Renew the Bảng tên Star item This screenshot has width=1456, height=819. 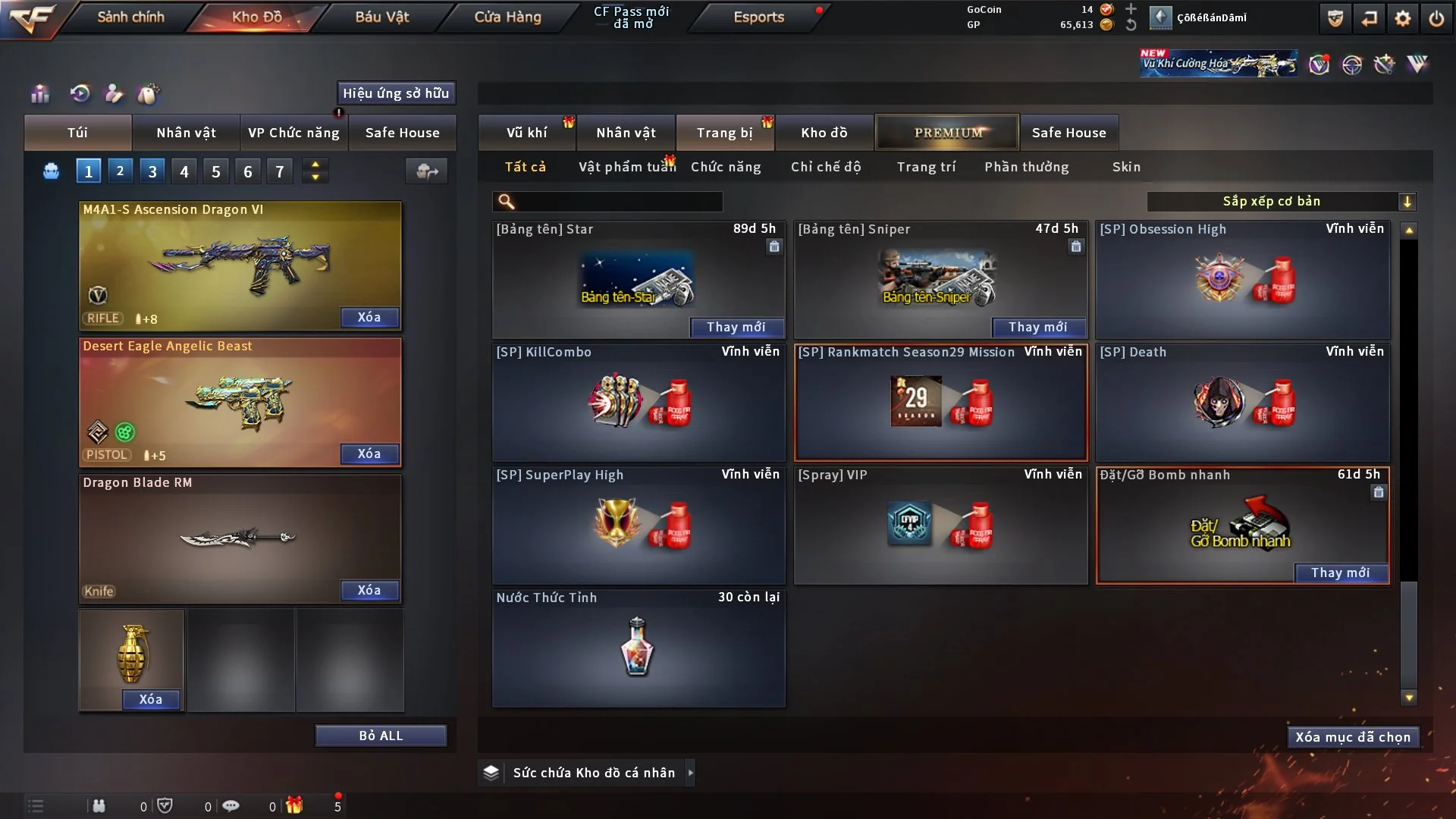pyautogui.click(x=736, y=327)
